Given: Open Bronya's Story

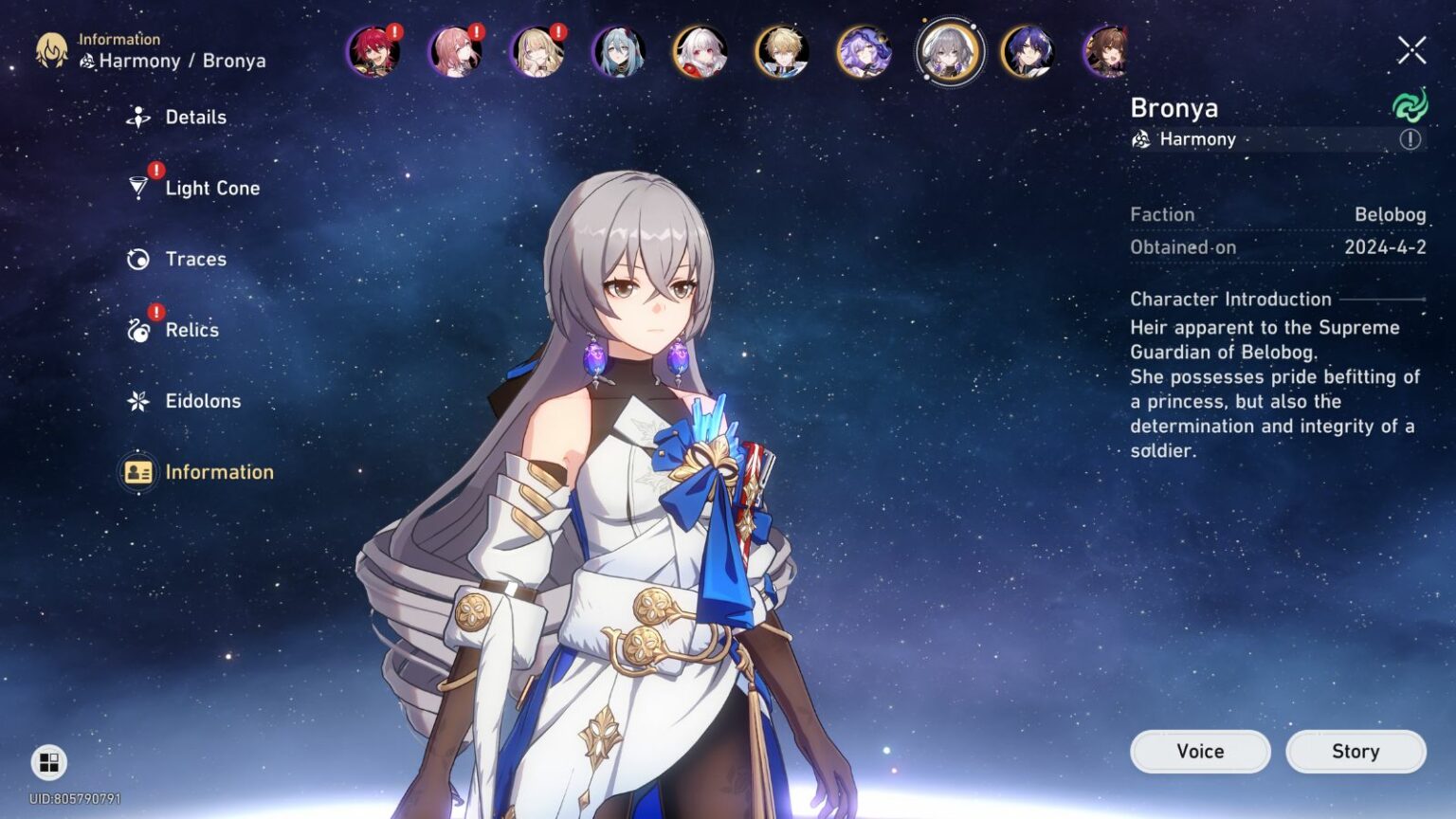Looking at the screenshot, I should [x=1356, y=752].
